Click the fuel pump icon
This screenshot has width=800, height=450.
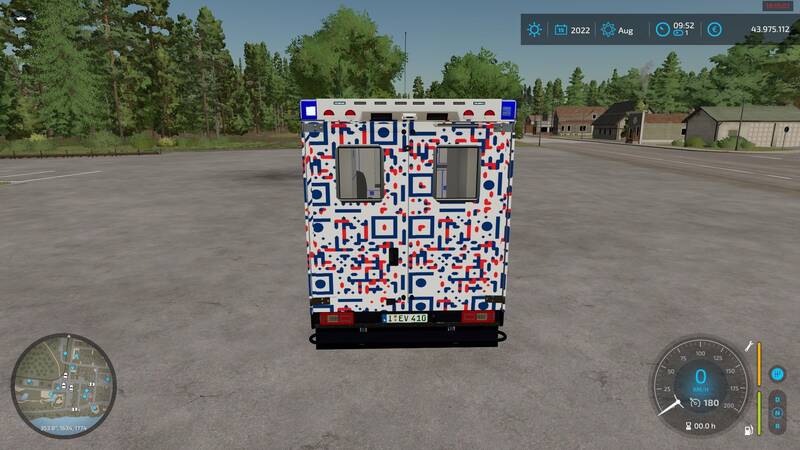pos(746,431)
